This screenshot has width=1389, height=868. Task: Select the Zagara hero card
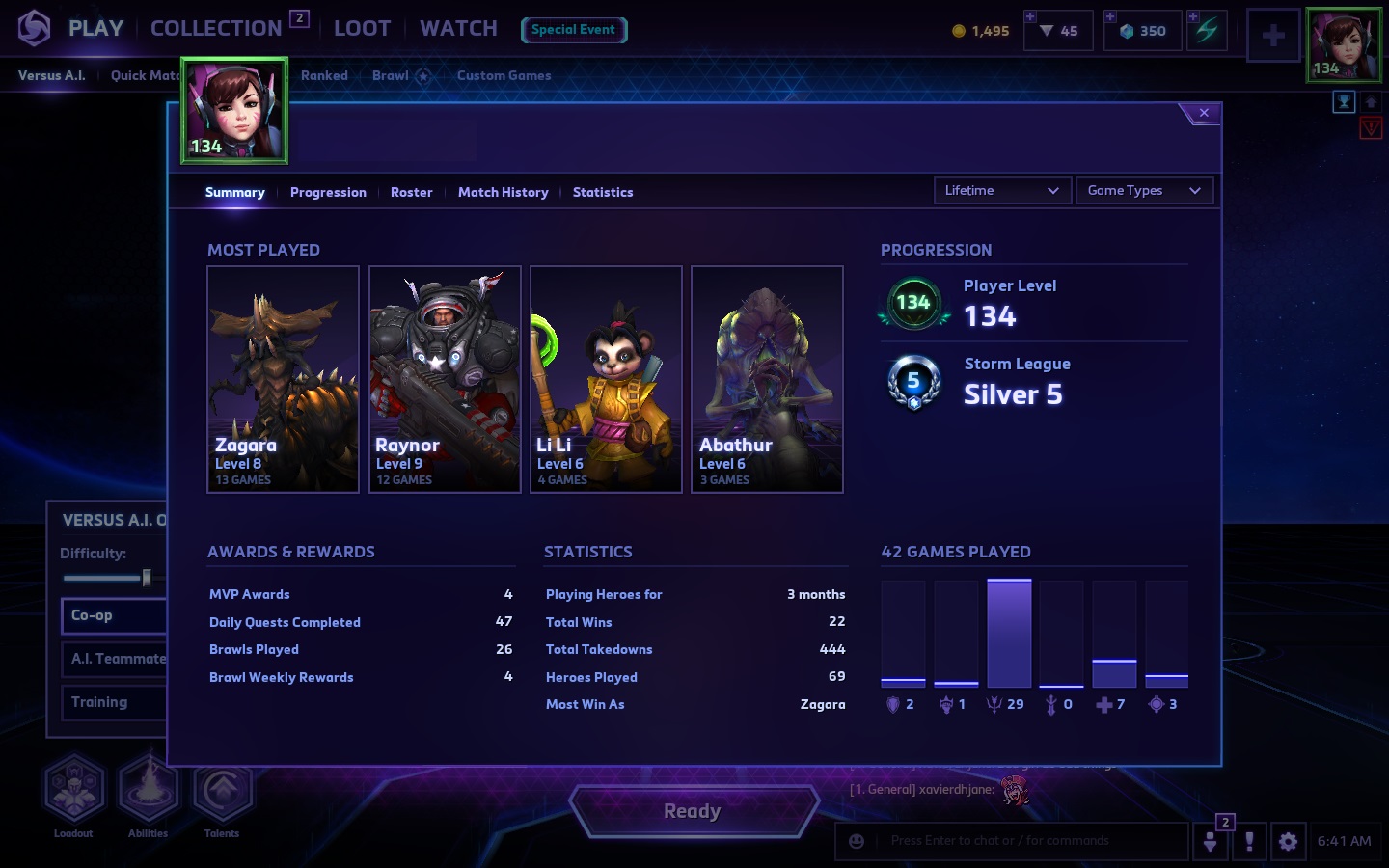(x=283, y=379)
